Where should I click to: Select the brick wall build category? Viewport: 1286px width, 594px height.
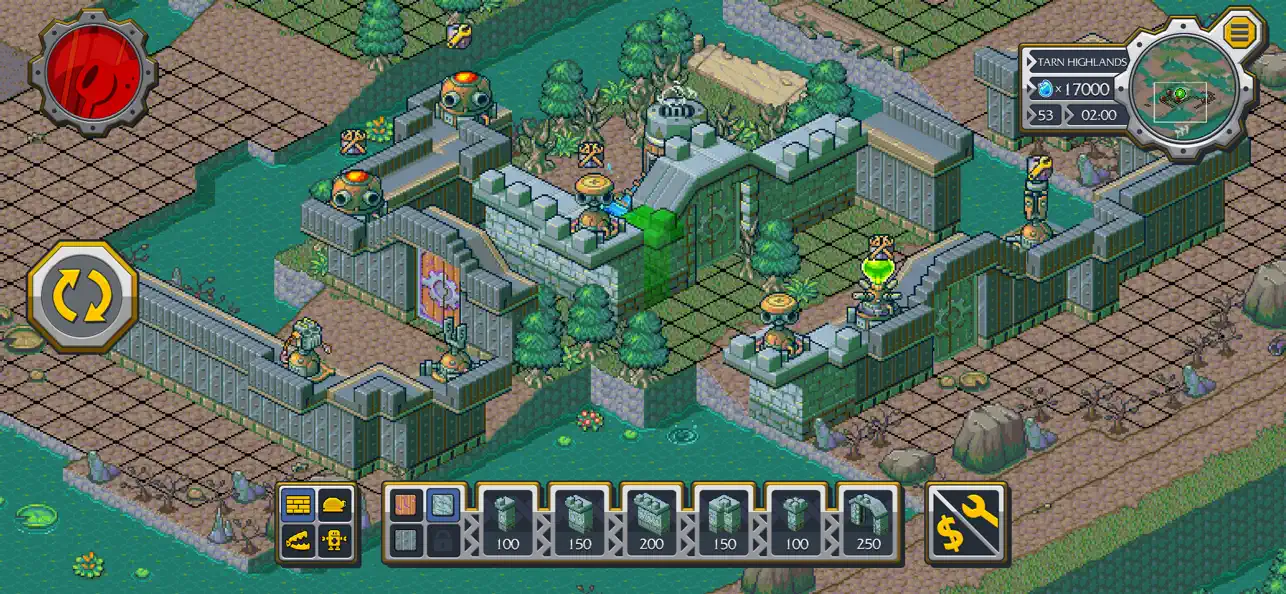point(298,506)
